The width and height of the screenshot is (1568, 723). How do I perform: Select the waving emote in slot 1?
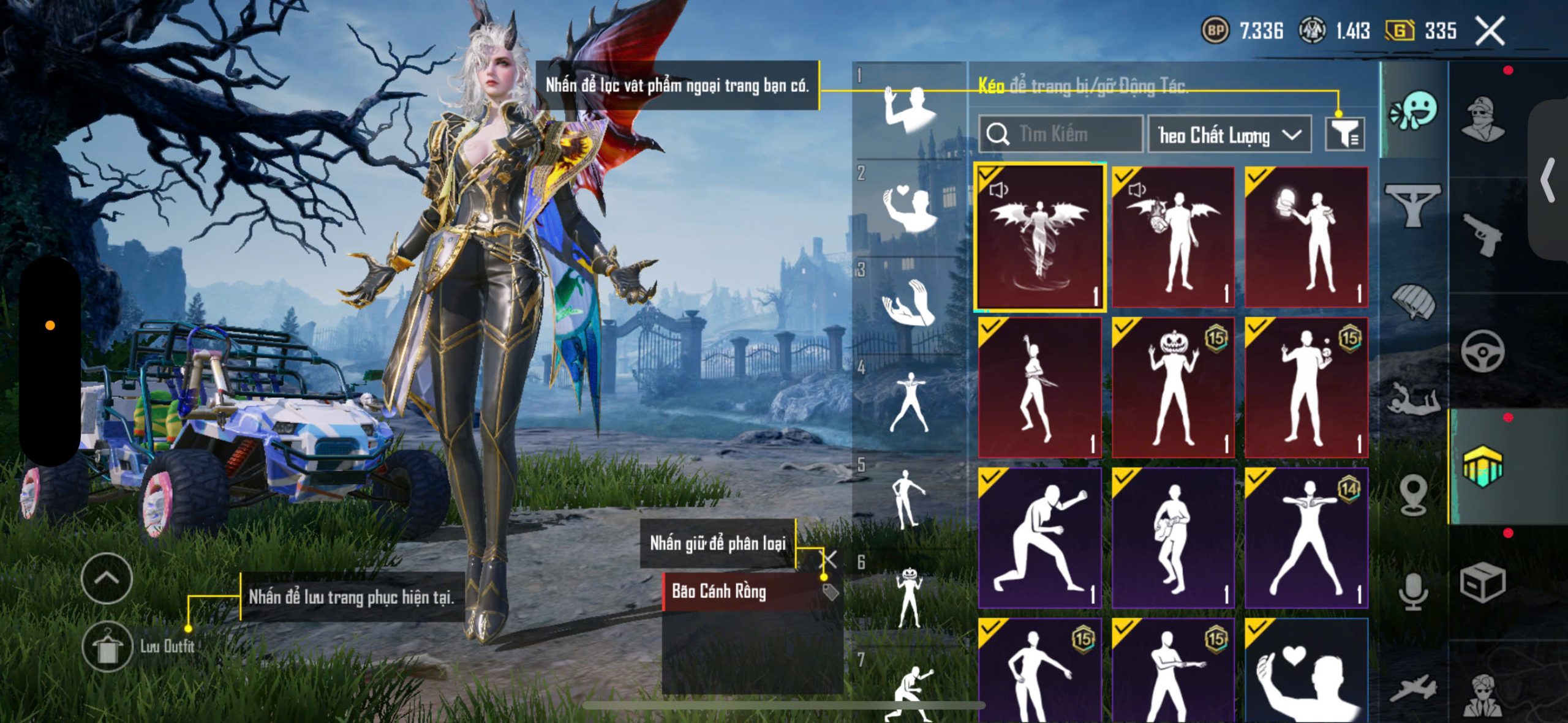[x=909, y=110]
